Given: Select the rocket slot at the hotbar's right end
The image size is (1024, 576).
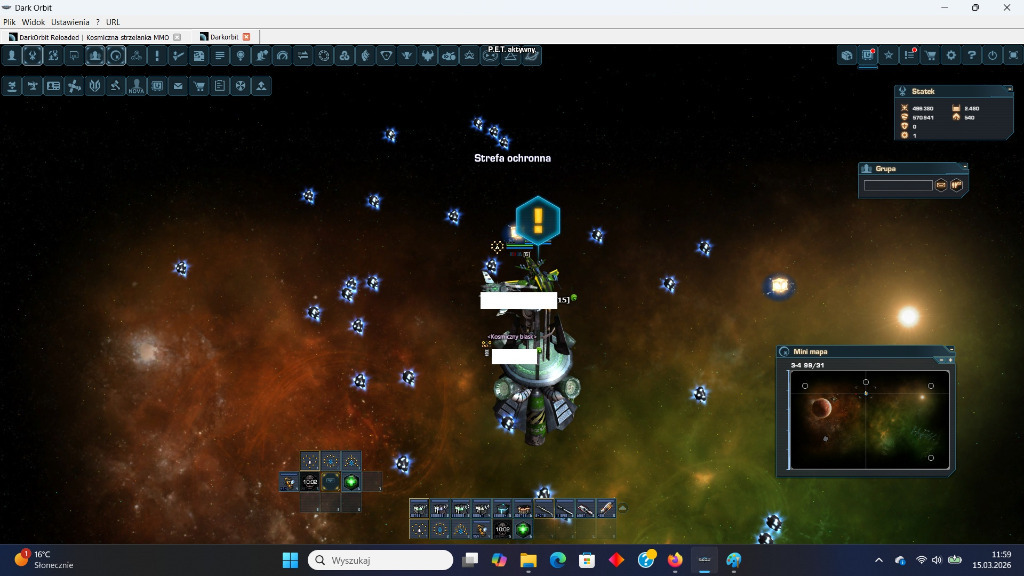Looking at the screenshot, I should coord(606,509).
